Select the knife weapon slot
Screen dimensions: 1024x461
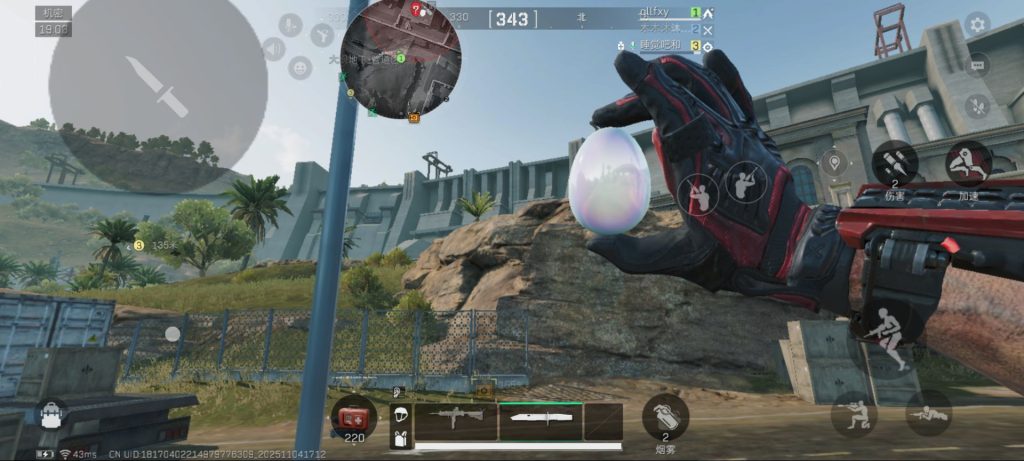point(540,420)
